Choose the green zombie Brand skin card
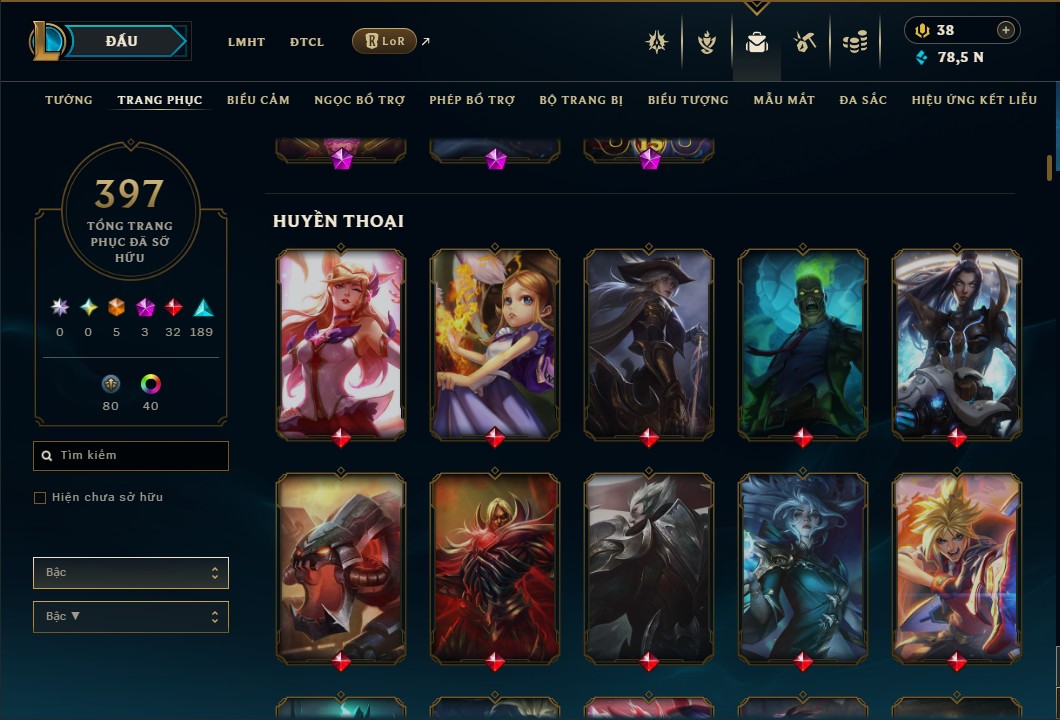Viewport: 1060px width, 720px height. pyautogui.click(x=803, y=343)
